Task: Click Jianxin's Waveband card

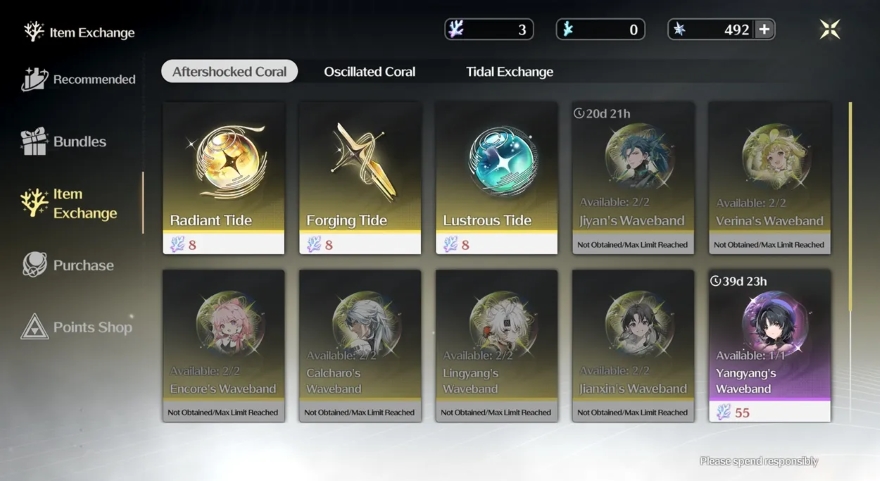Action: pos(633,345)
